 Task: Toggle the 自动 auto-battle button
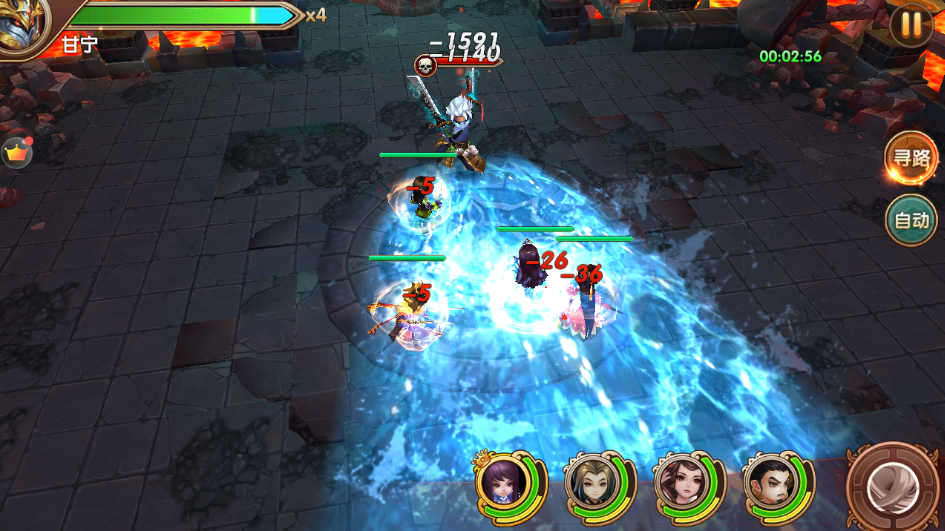click(x=910, y=220)
